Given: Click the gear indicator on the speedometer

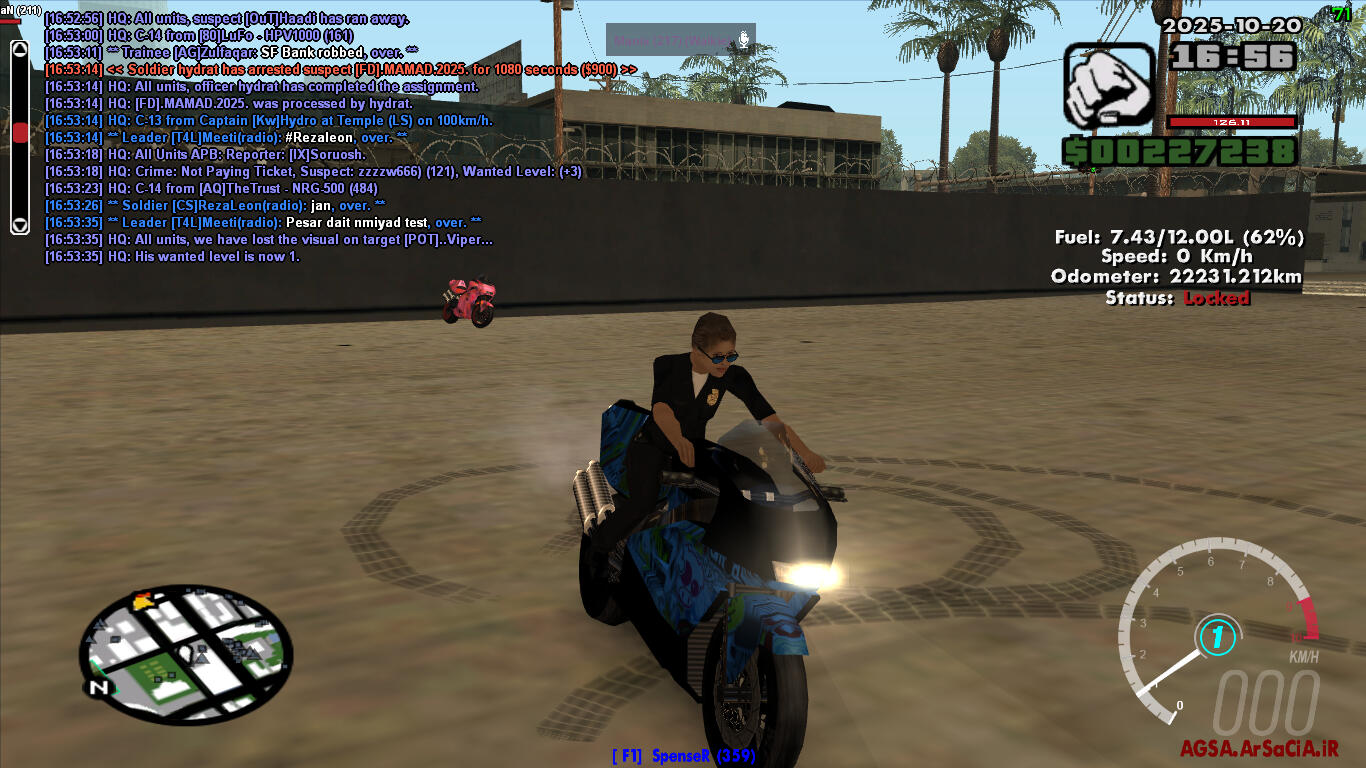Looking at the screenshot, I should [1216, 637].
